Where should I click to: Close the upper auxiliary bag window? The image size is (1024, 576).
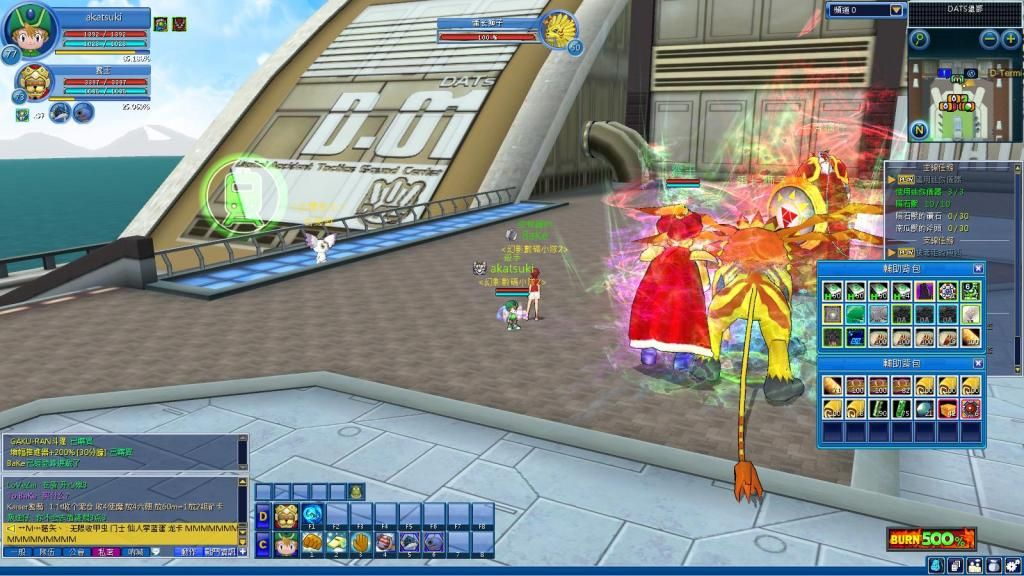coord(978,268)
